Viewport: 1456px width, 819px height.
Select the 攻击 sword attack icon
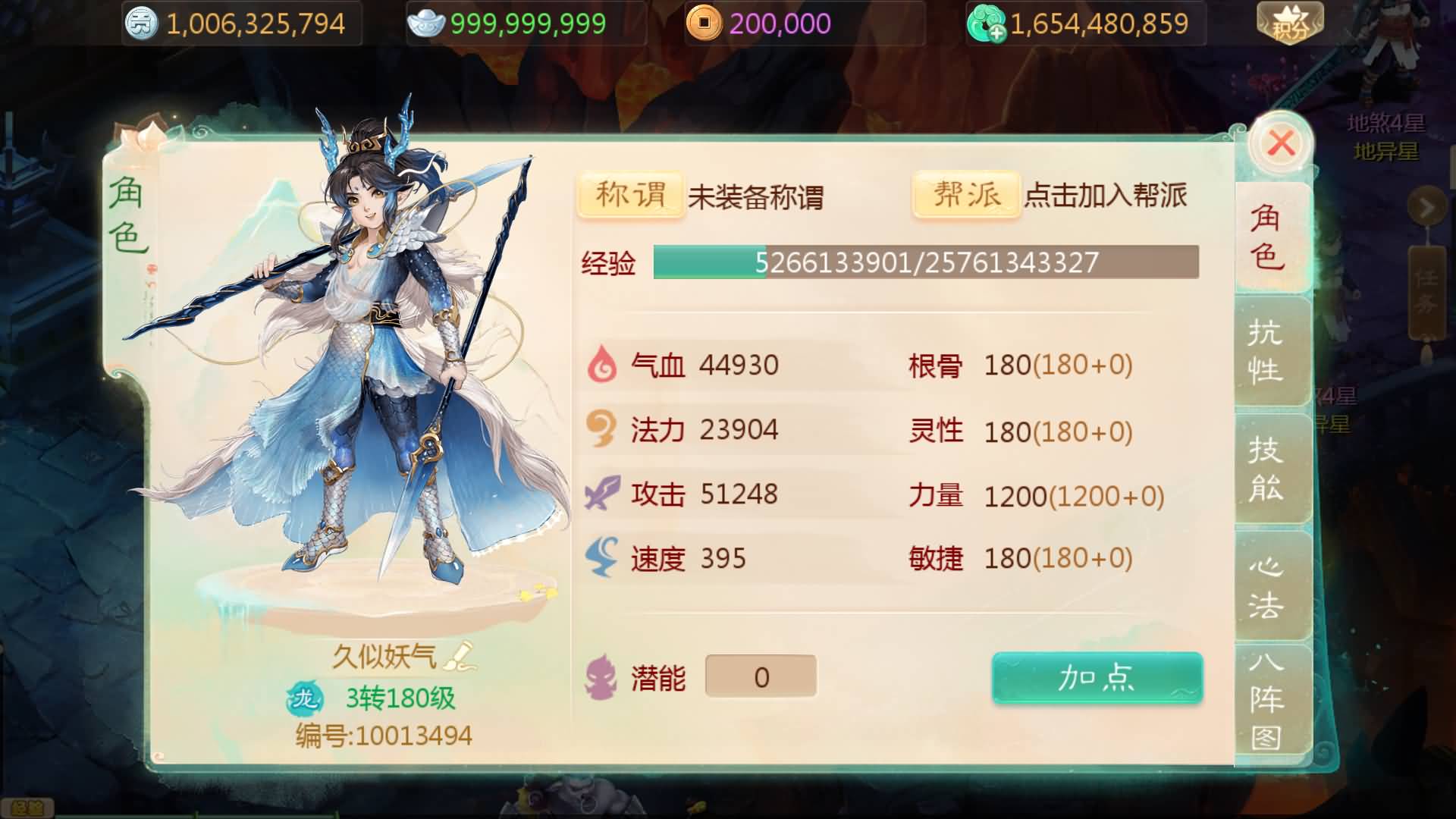point(601,494)
